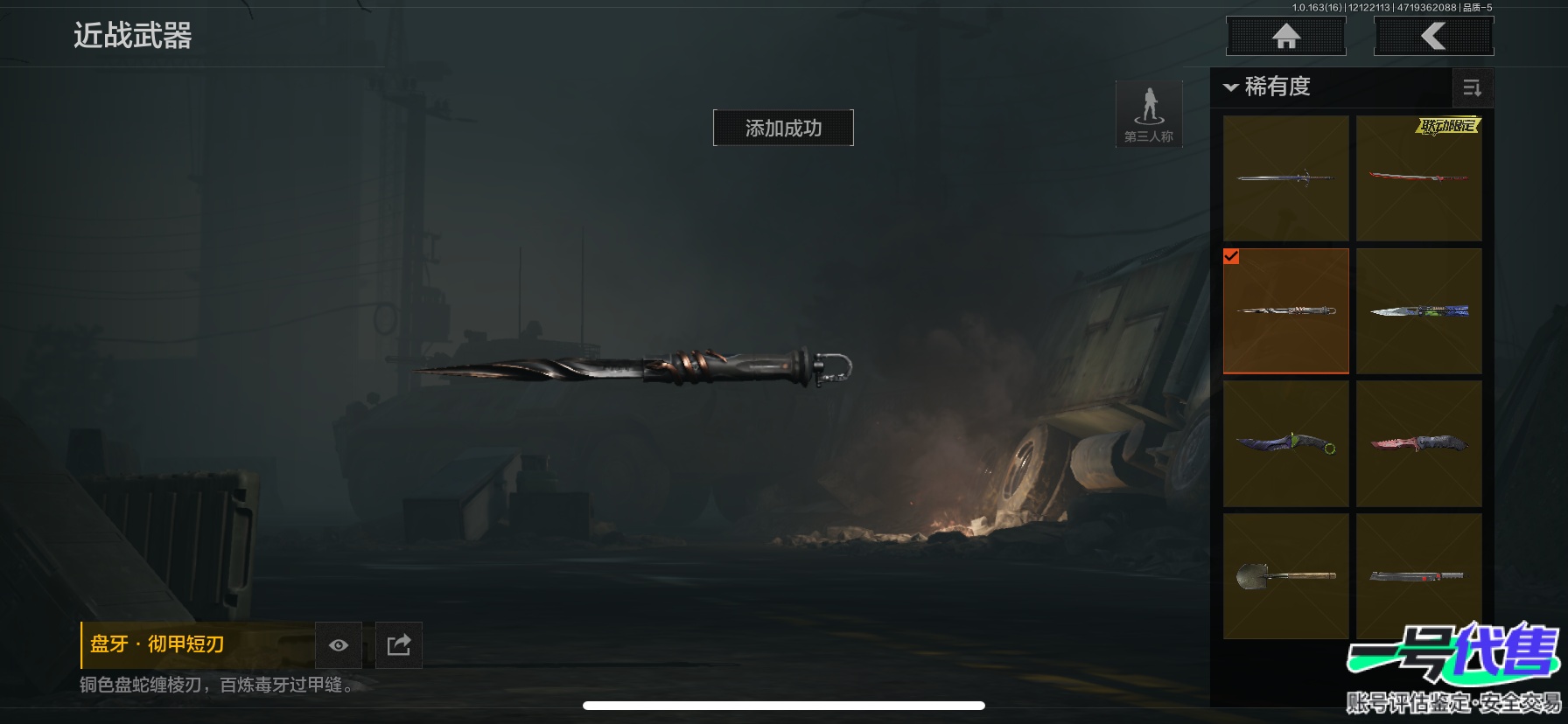
Task: Go to the home screen
Action: 1285,37
